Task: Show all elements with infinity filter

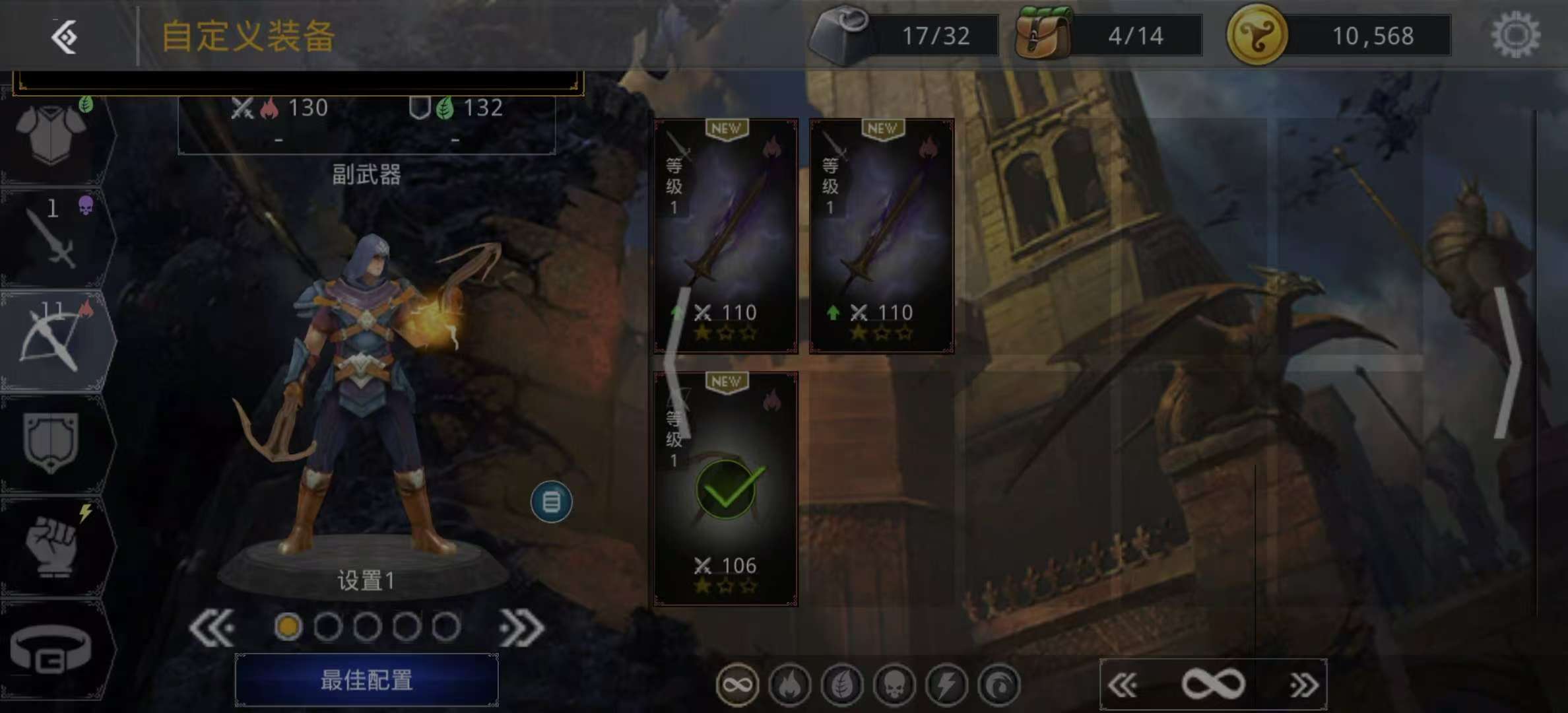Action: point(737,685)
